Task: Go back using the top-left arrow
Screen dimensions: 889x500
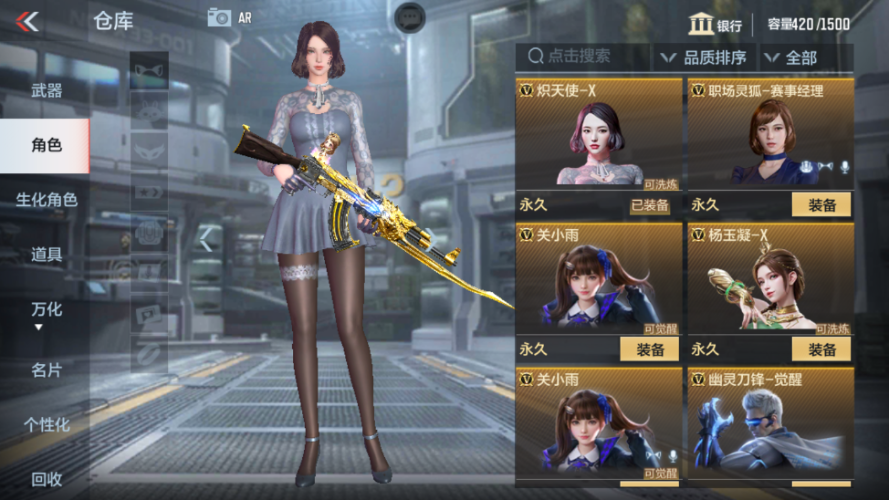Action: pyautogui.click(x=28, y=21)
